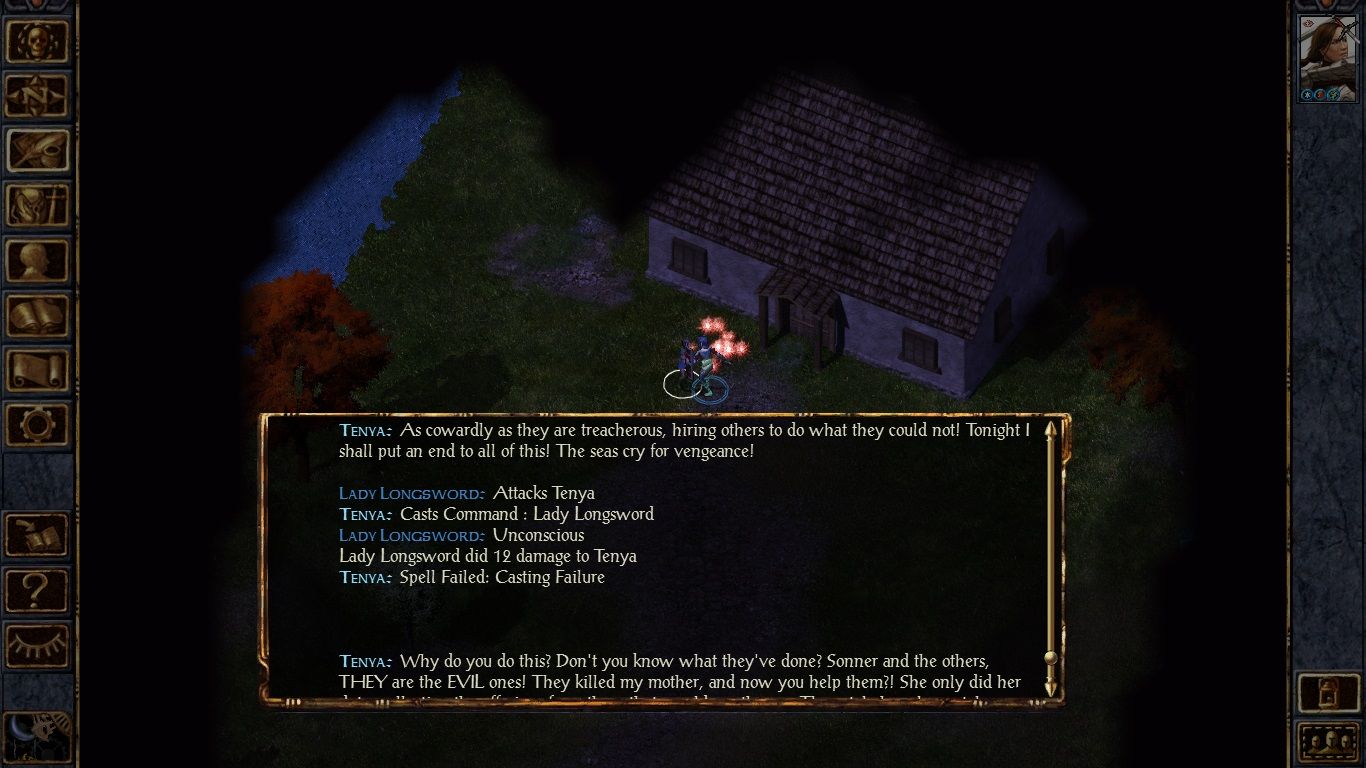Screen dimensions: 1366x768
Task: Click the moon clock to pause
Action: (36, 738)
